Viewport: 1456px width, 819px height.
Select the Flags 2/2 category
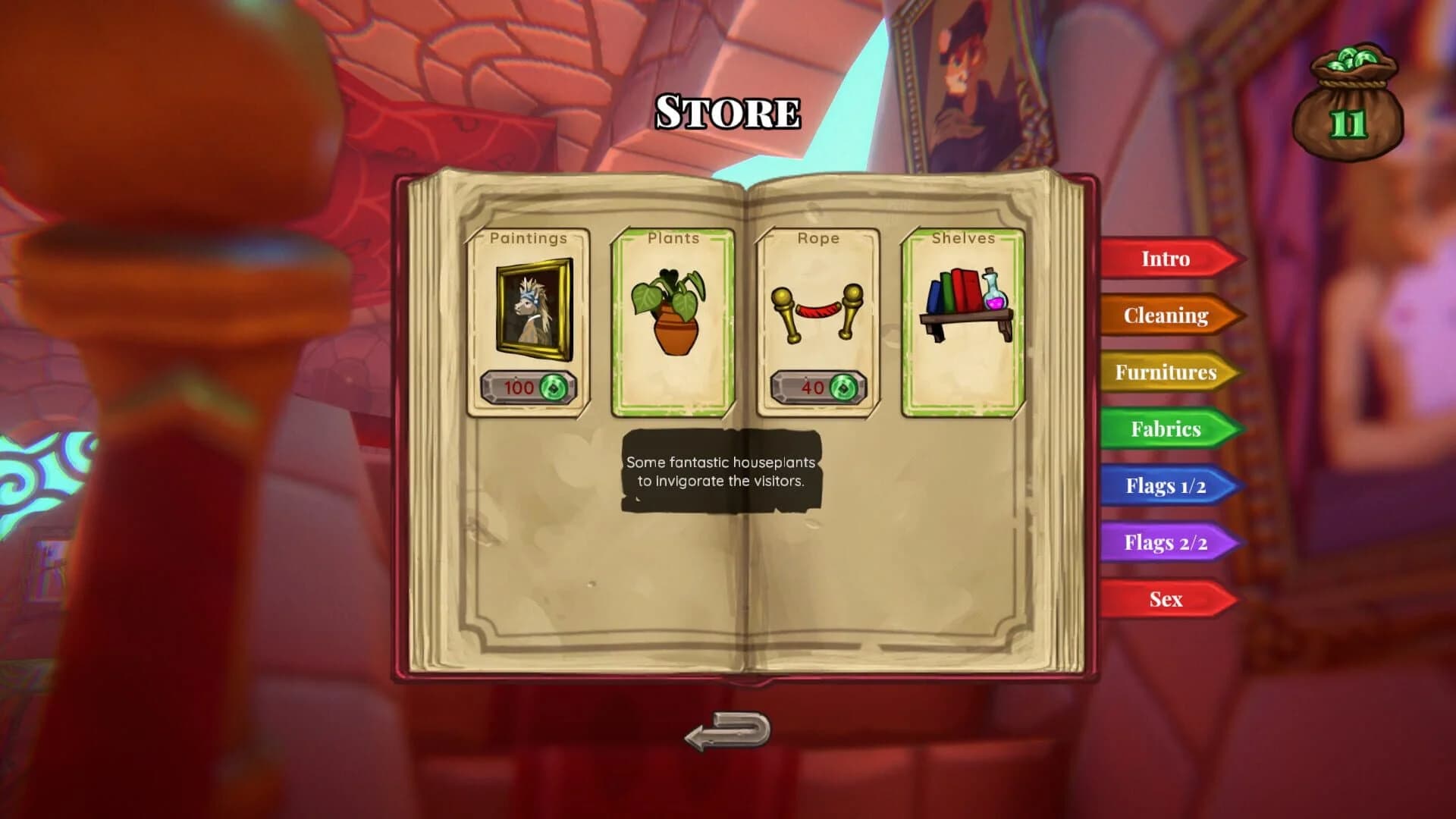coord(1166,543)
